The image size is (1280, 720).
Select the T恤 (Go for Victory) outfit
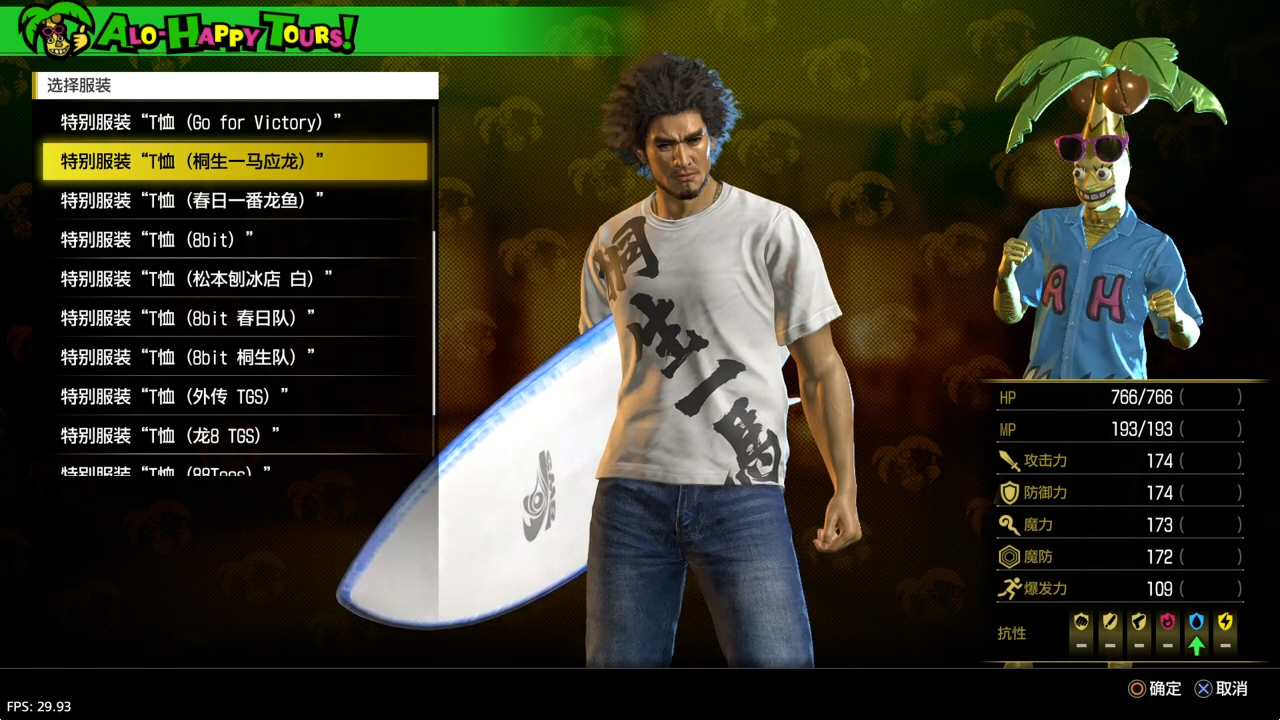(201, 122)
